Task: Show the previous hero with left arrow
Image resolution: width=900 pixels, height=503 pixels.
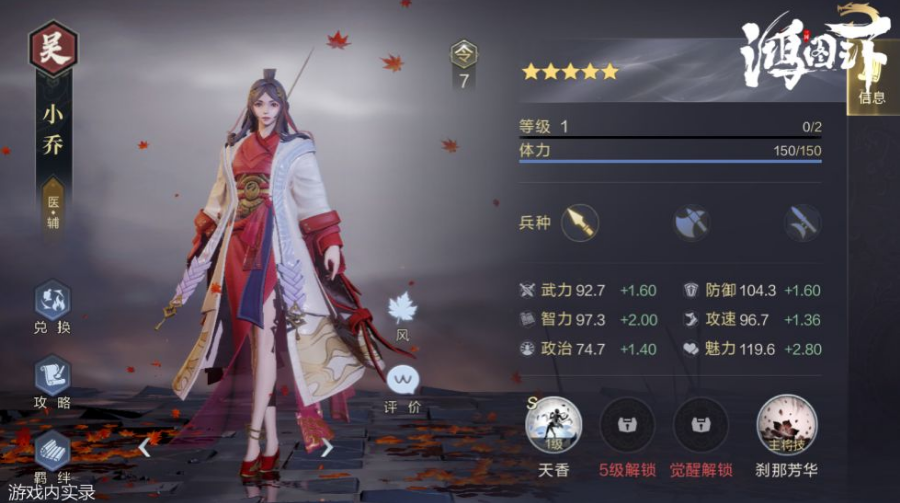Action: (144, 447)
